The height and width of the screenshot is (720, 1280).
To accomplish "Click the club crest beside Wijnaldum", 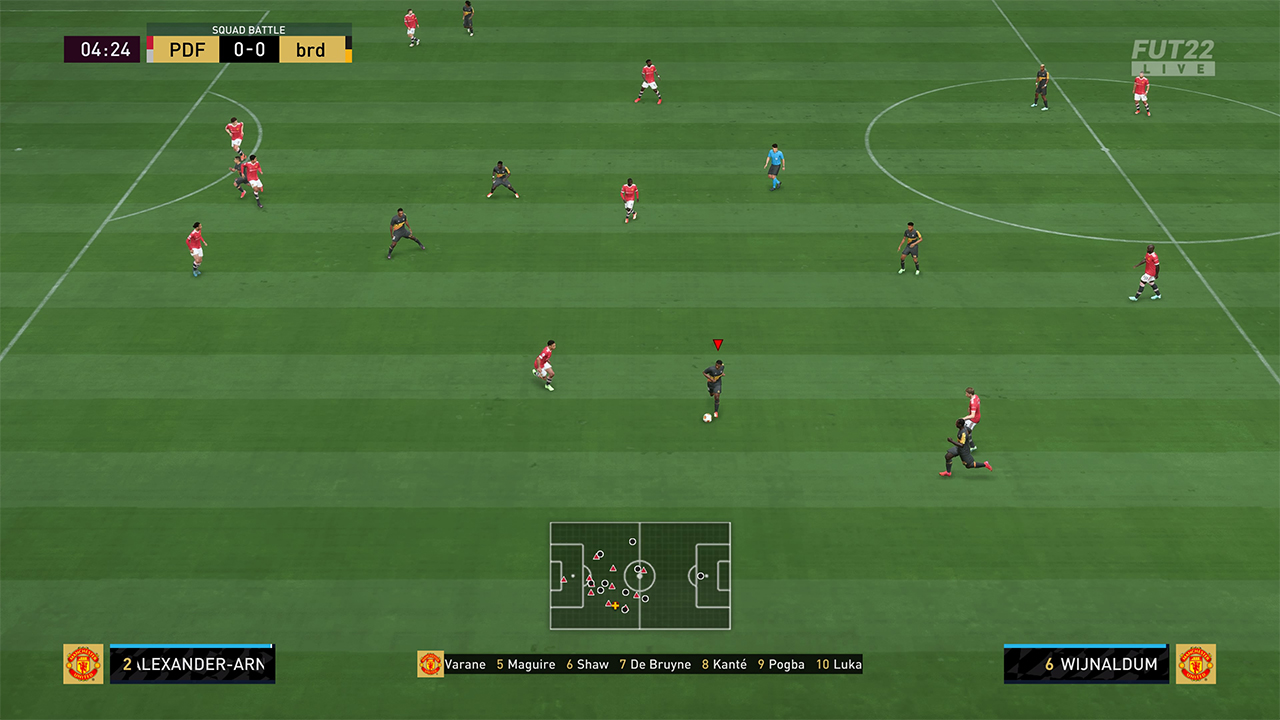I will click(1196, 664).
